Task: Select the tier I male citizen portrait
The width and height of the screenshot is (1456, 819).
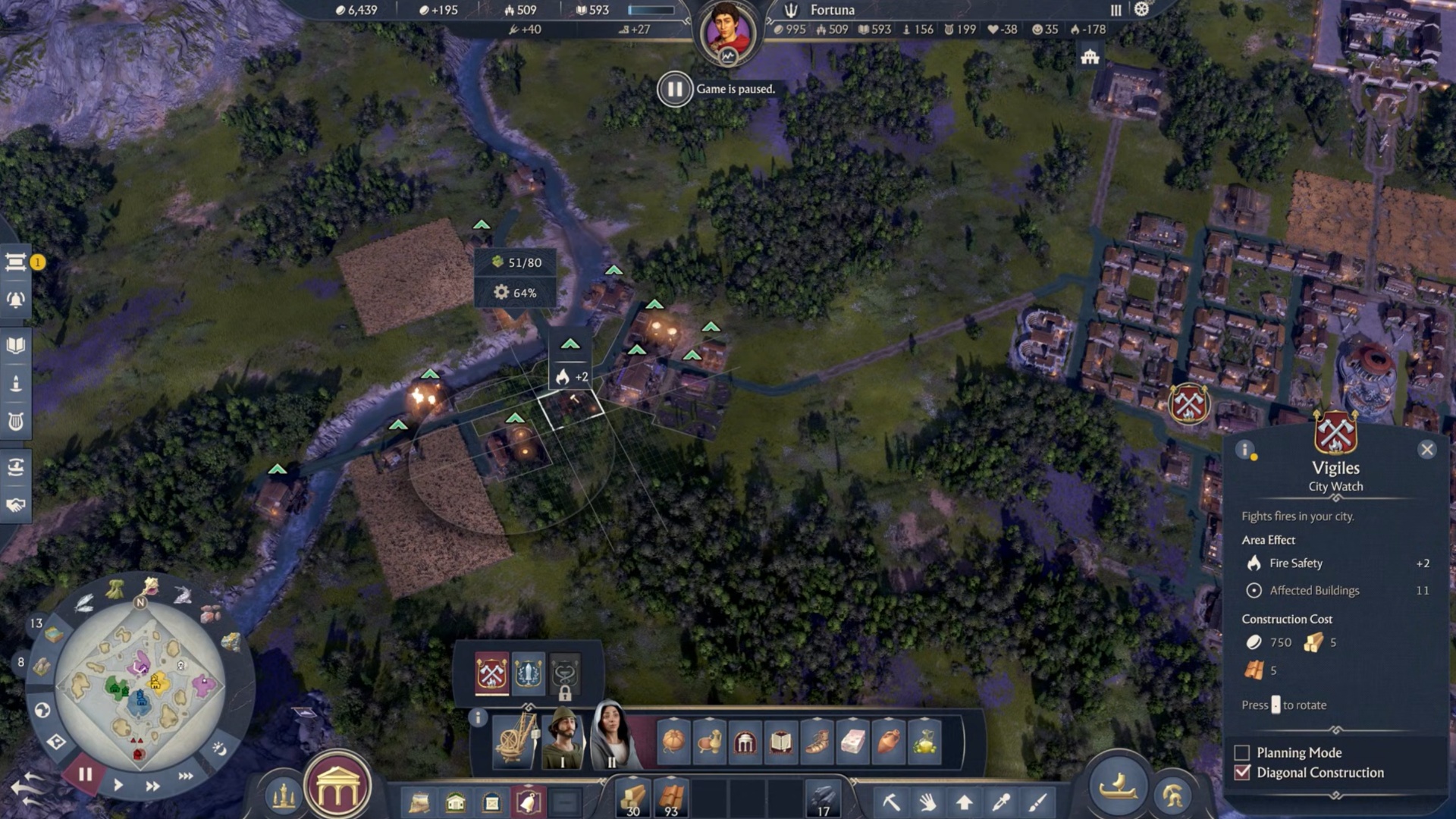Action: [563, 739]
